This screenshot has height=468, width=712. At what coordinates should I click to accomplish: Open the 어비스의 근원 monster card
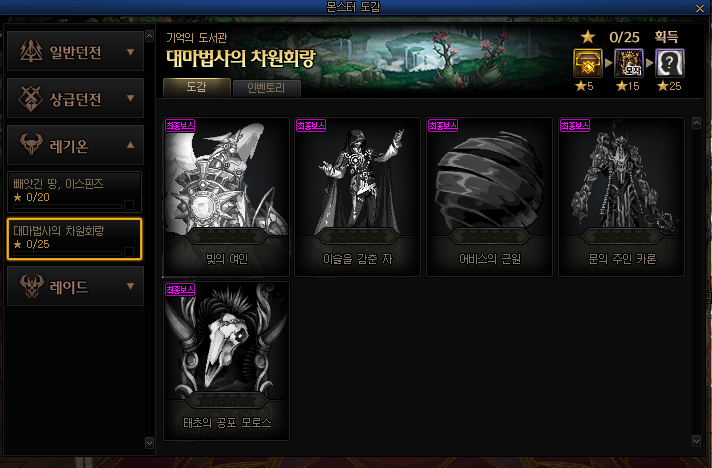click(x=489, y=196)
